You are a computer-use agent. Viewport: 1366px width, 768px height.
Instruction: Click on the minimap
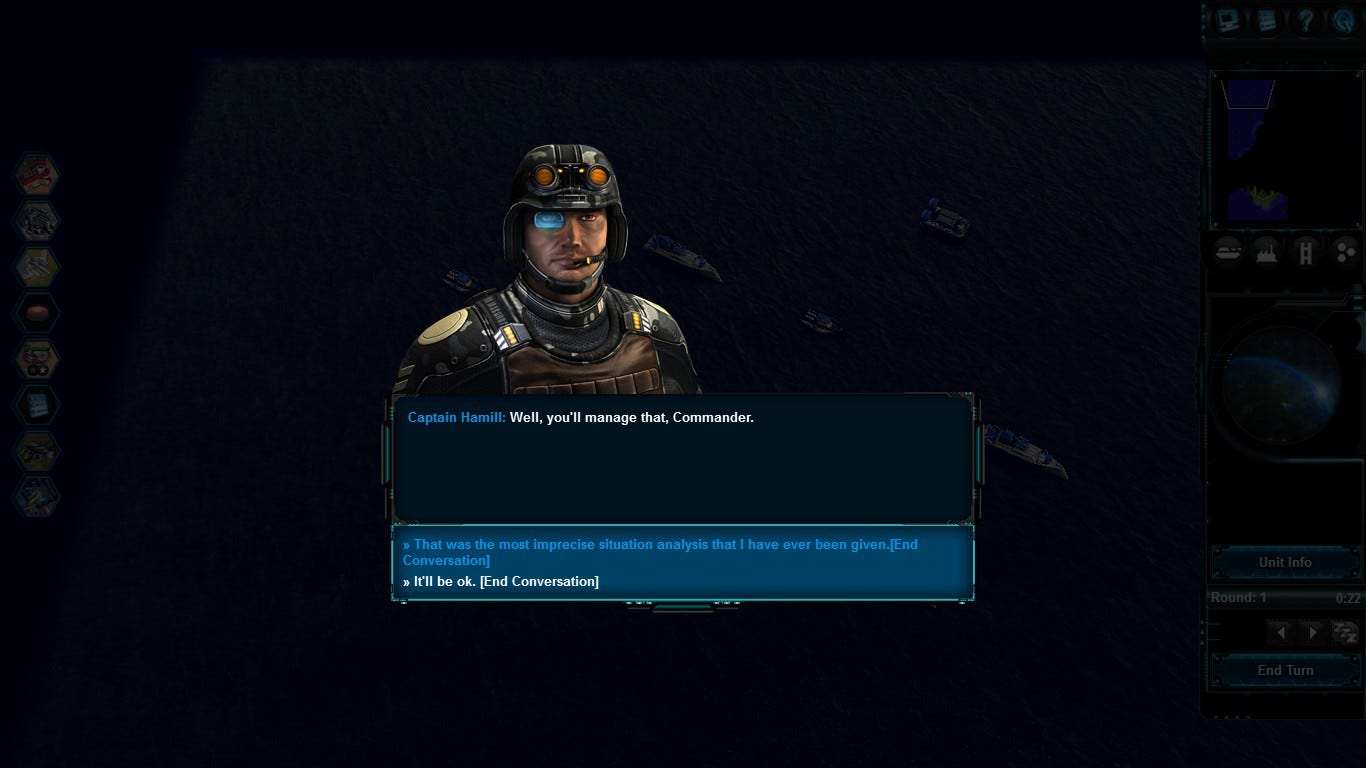1284,150
